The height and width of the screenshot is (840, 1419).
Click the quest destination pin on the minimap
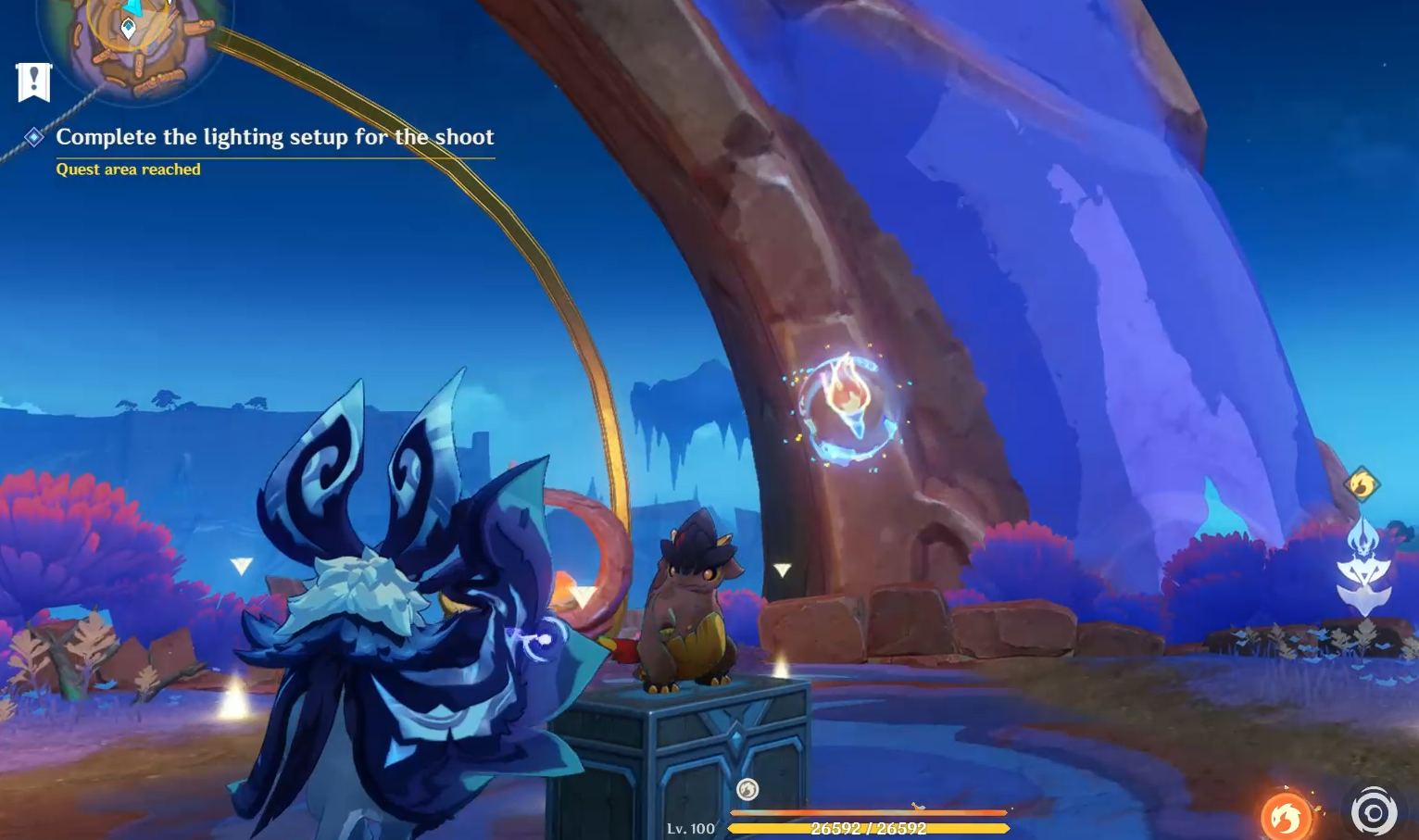[x=128, y=28]
